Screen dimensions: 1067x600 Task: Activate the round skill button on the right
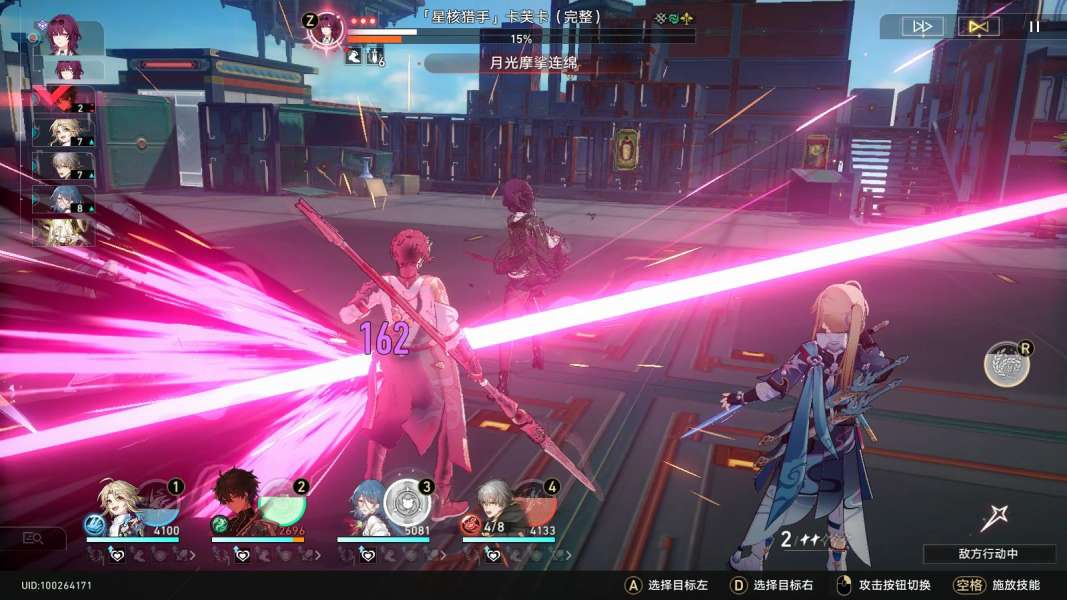(1006, 364)
